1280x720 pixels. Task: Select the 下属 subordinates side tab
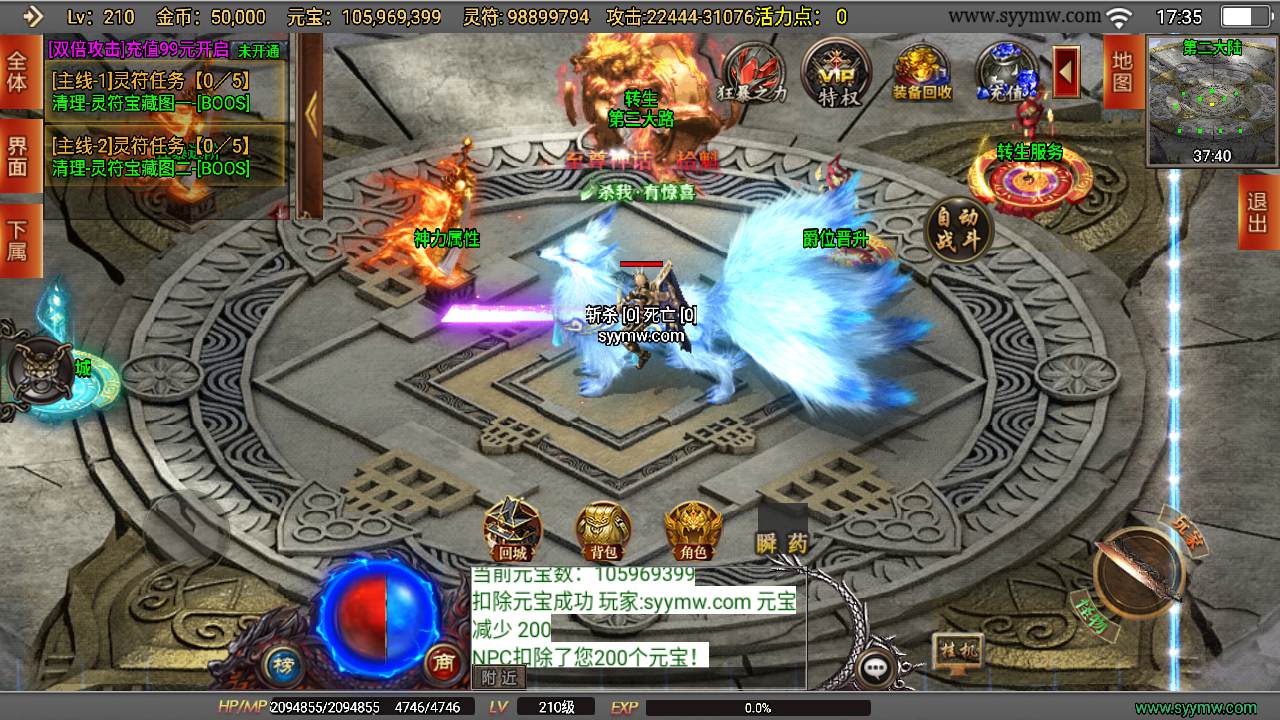click(x=17, y=240)
